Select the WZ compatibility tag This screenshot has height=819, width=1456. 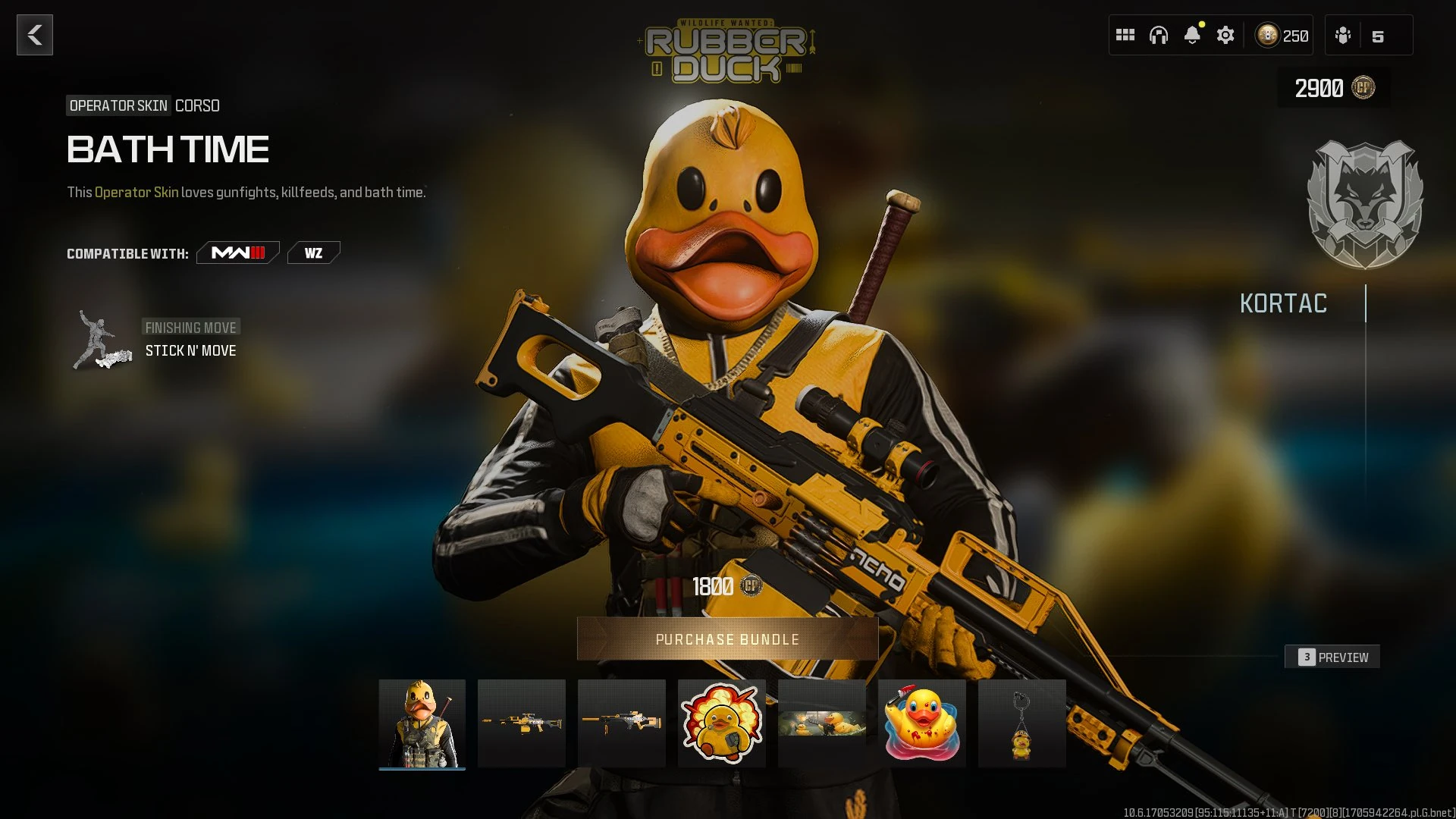[x=313, y=253]
